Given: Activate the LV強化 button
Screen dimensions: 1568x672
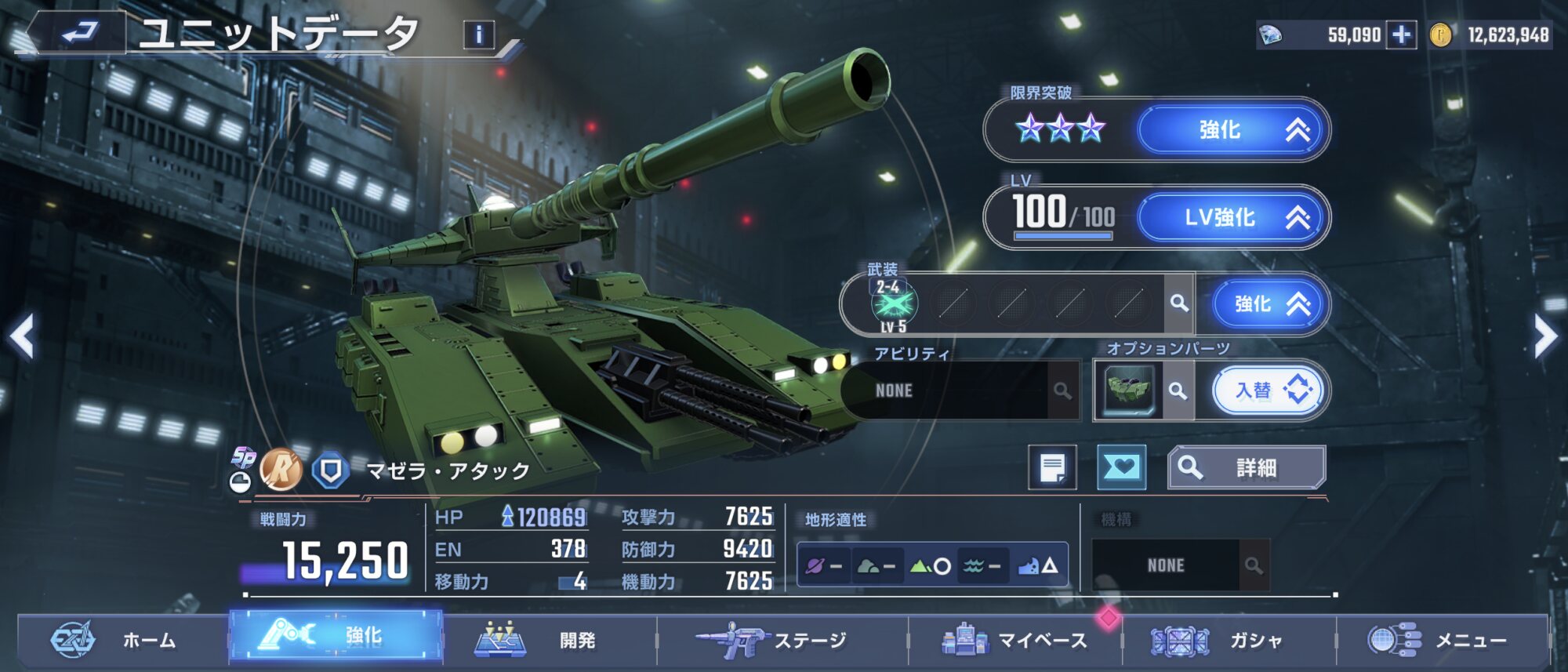Looking at the screenshot, I should [x=1234, y=217].
